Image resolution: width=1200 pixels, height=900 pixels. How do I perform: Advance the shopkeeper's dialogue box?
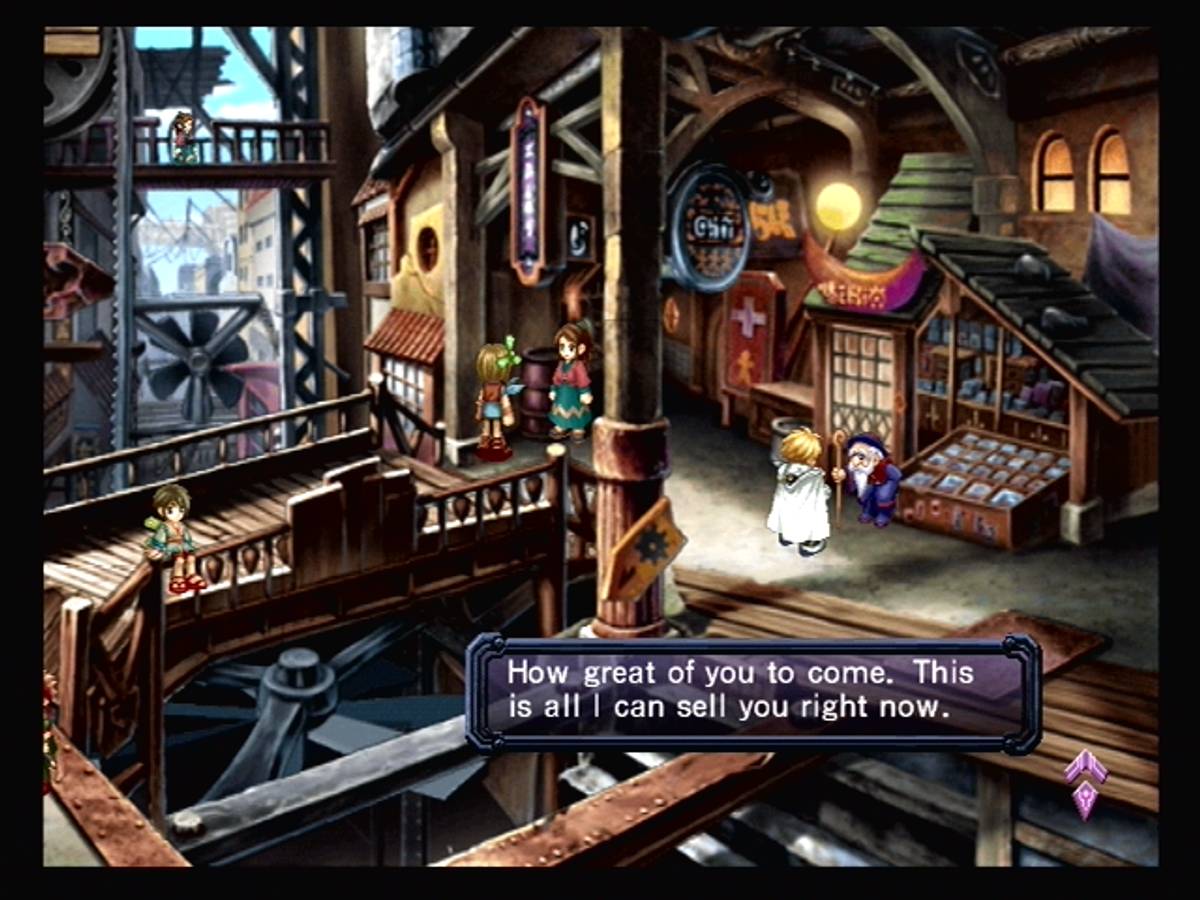point(753,692)
